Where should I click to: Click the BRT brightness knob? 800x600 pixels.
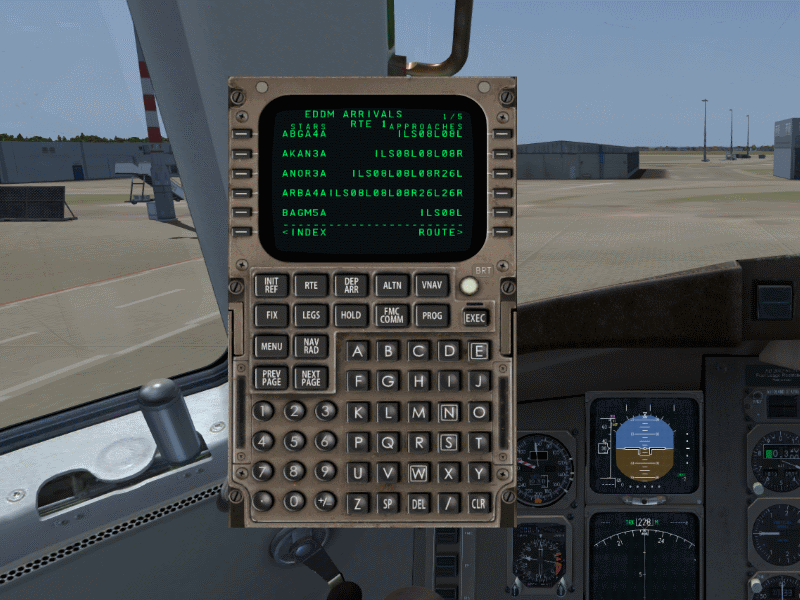click(x=469, y=286)
